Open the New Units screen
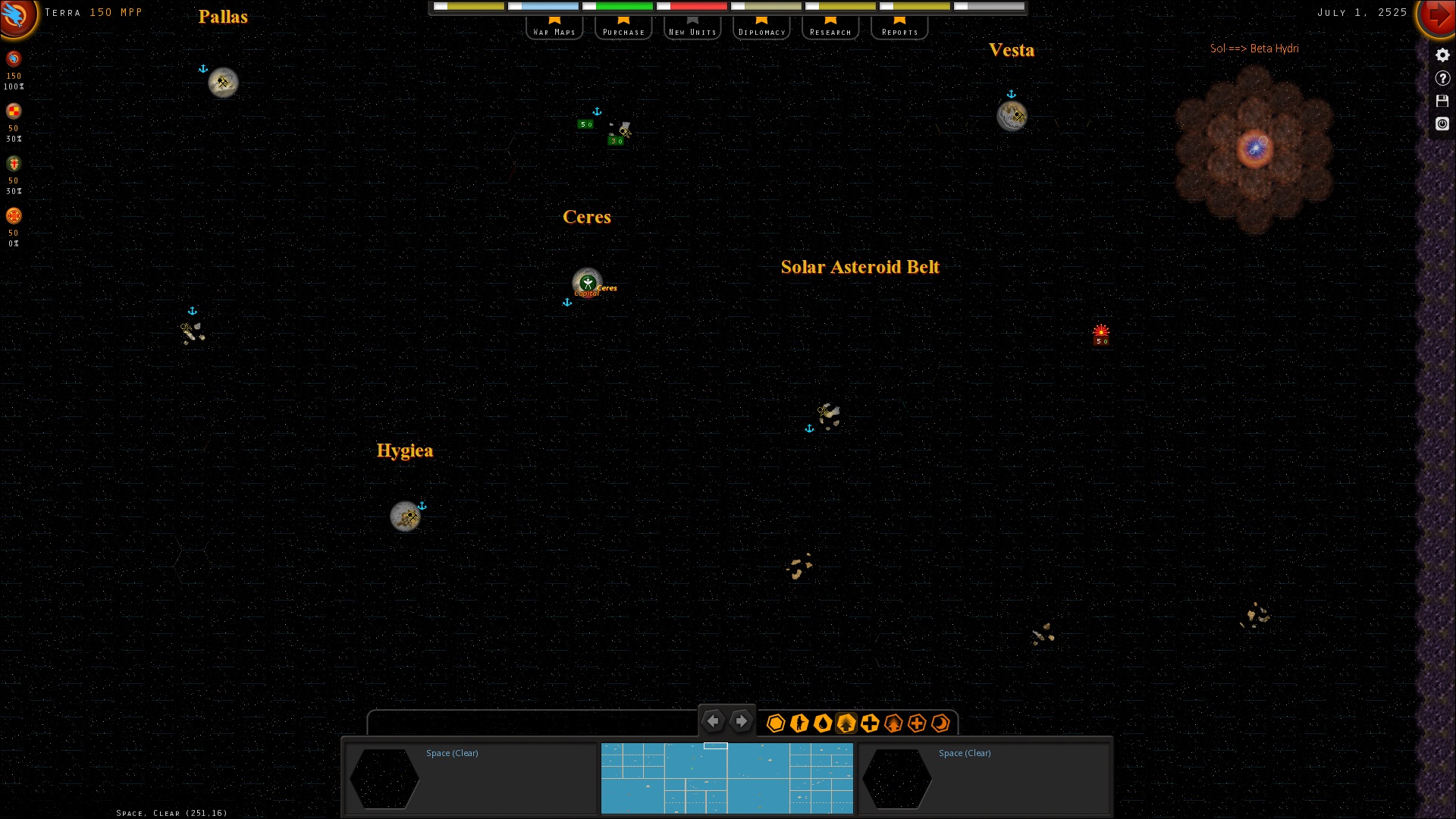Image resolution: width=1456 pixels, height=819 pixels. 692,31
